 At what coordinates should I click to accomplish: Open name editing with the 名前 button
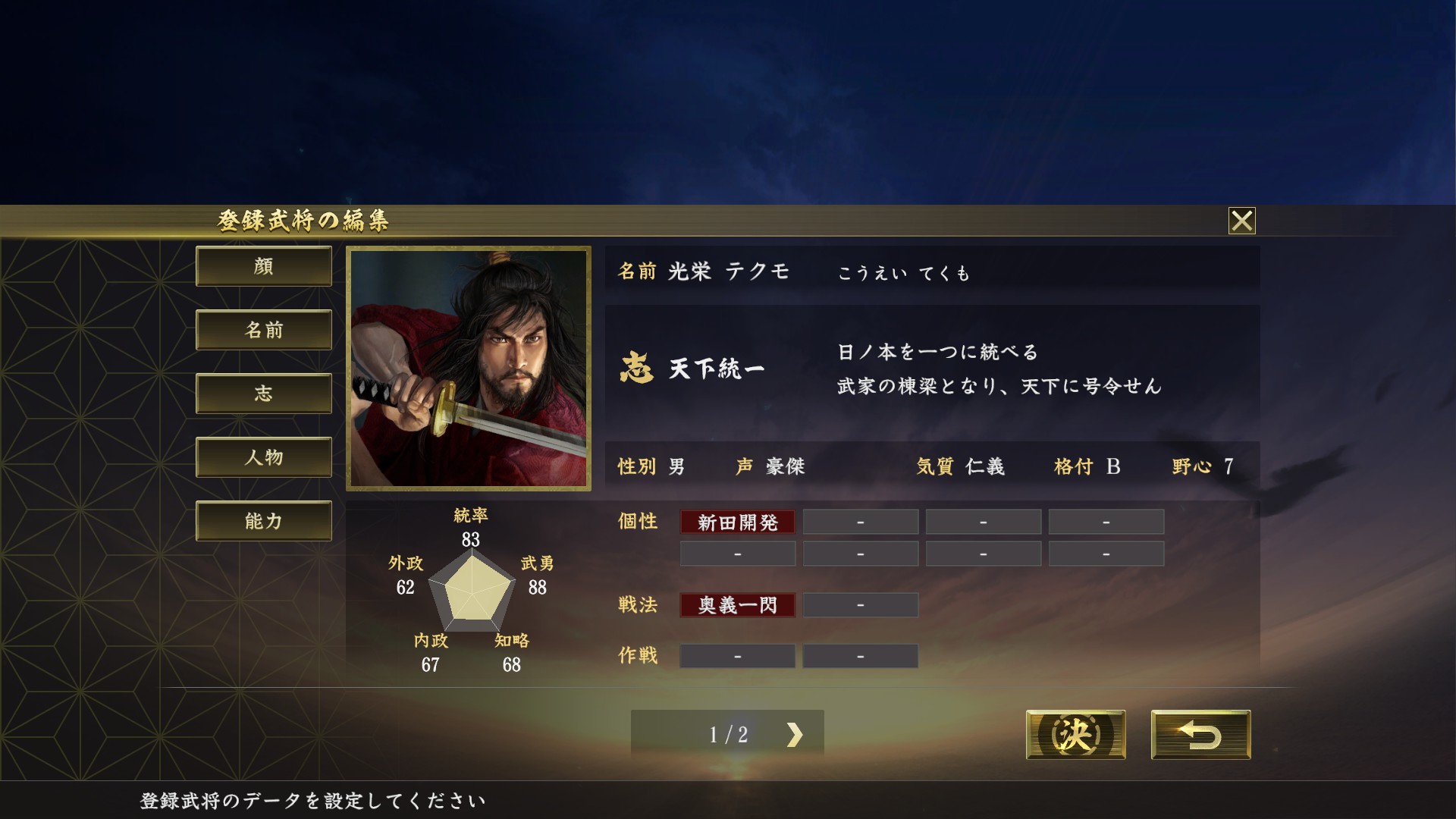(263, 330)
